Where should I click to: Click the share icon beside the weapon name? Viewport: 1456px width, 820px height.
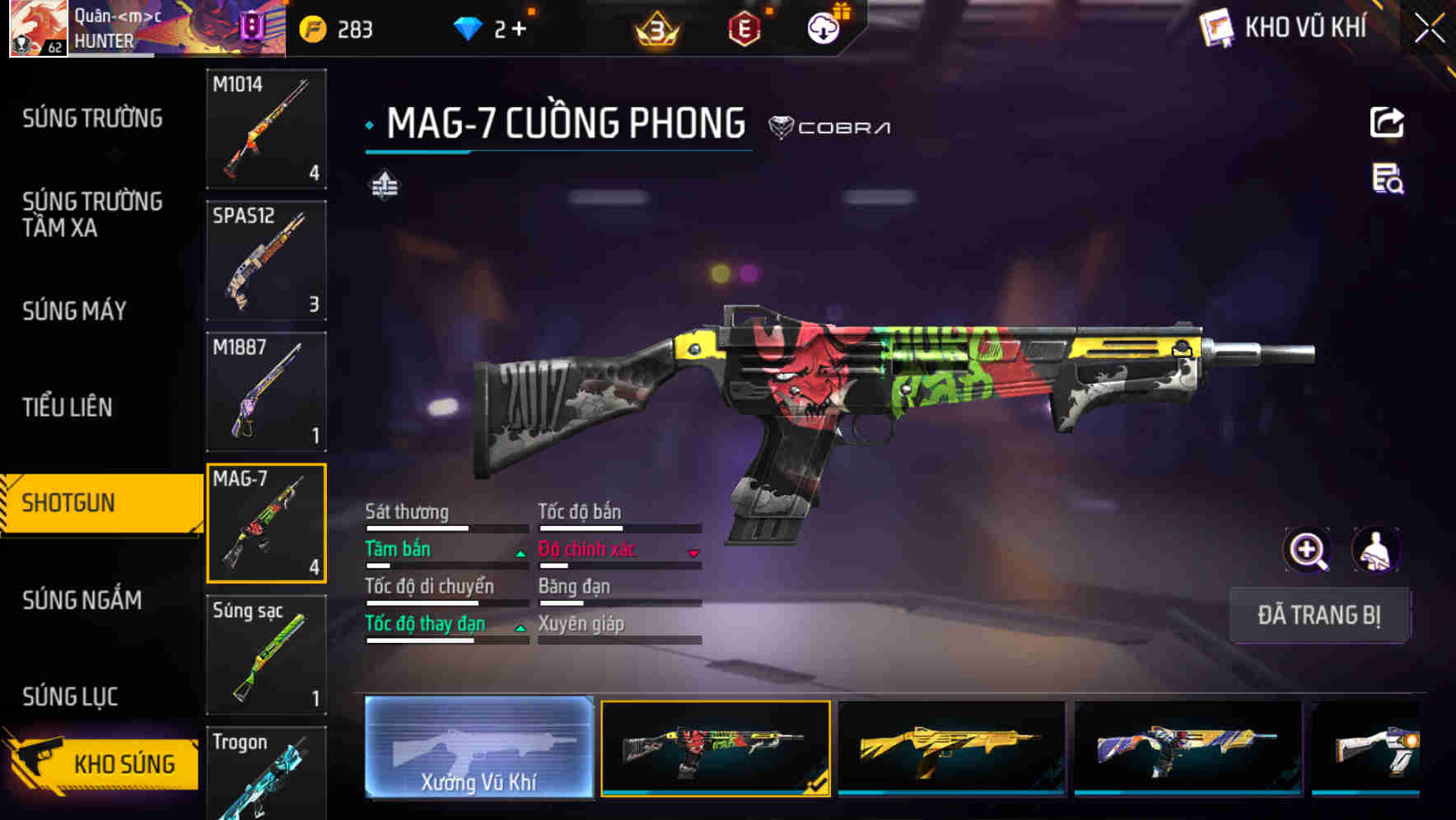tap(1387, 122)
